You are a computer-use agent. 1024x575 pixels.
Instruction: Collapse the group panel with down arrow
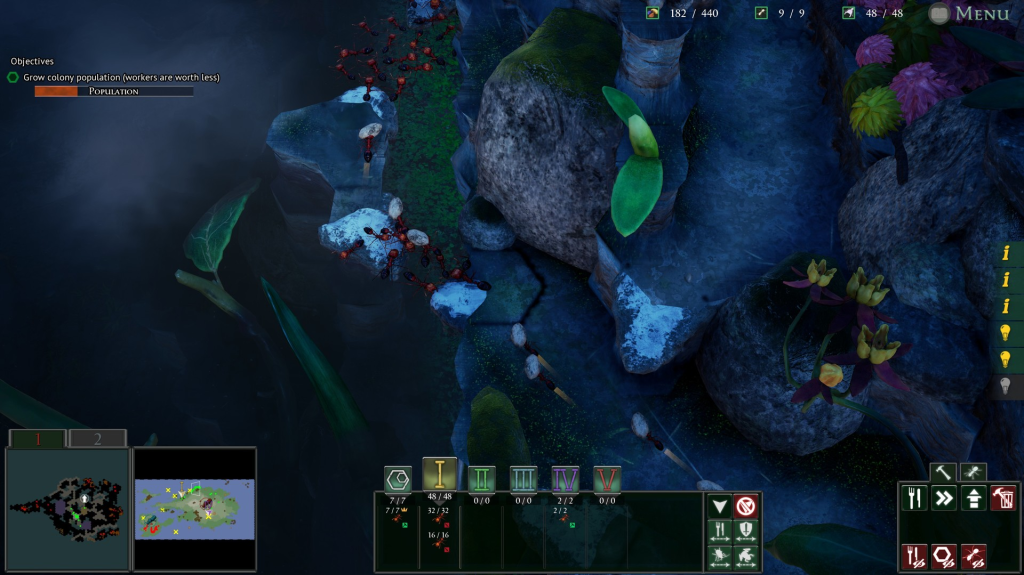pyautogui.click(x=719, y=506)
